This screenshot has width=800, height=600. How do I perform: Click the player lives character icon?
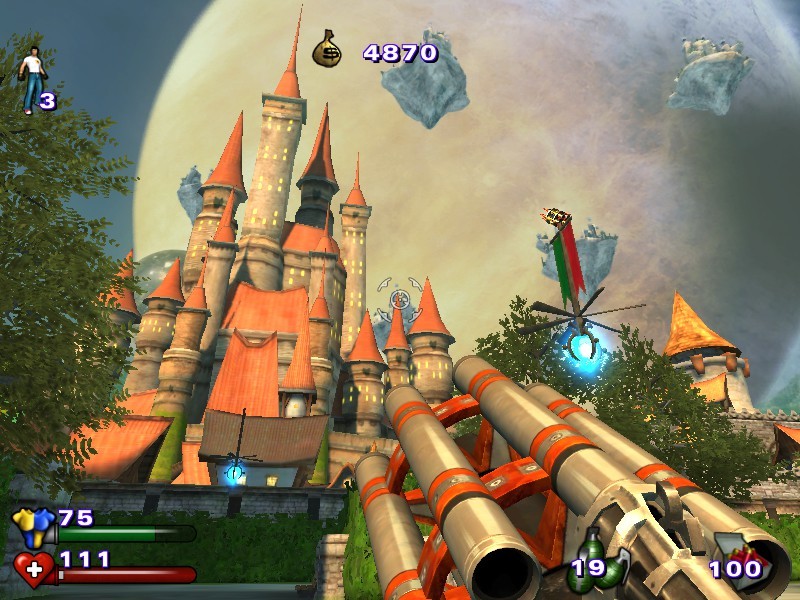pos(31,77)
